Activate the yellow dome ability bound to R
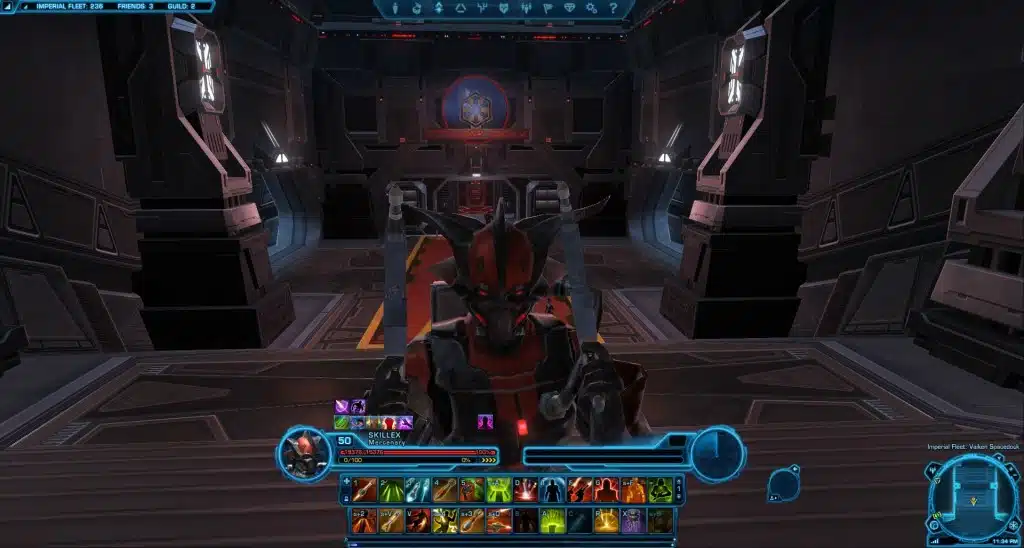The image size is (1024, 548). (606, 521)
